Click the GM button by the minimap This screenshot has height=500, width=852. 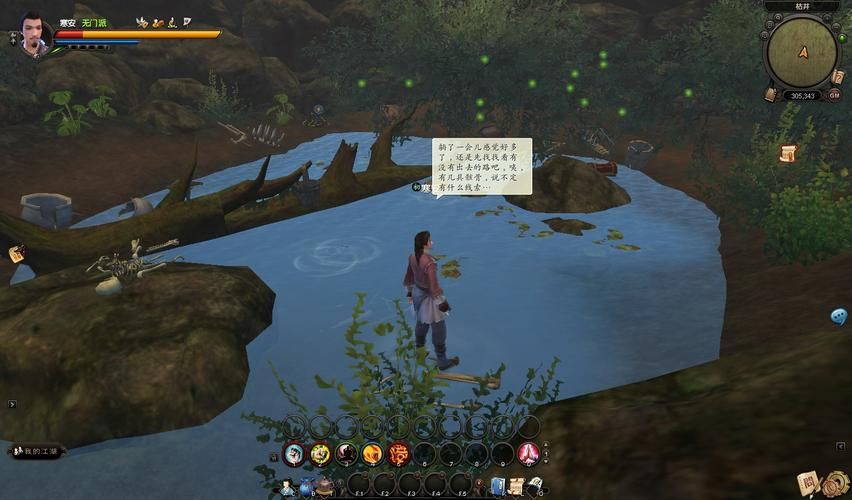[x=834, y=94]
